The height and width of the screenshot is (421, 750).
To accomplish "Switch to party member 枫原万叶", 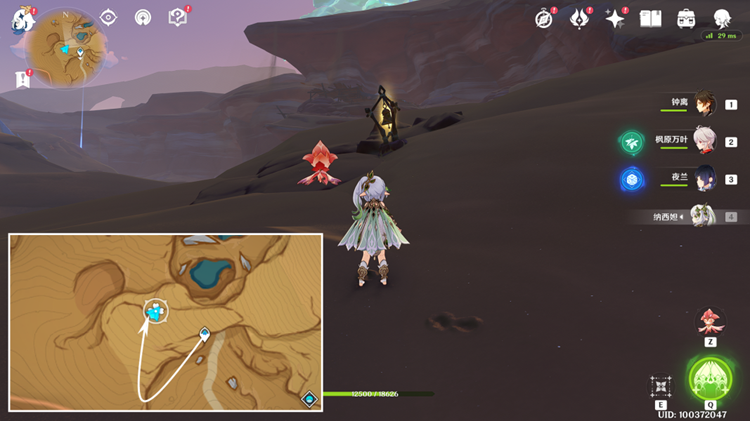I will point(704,142).
